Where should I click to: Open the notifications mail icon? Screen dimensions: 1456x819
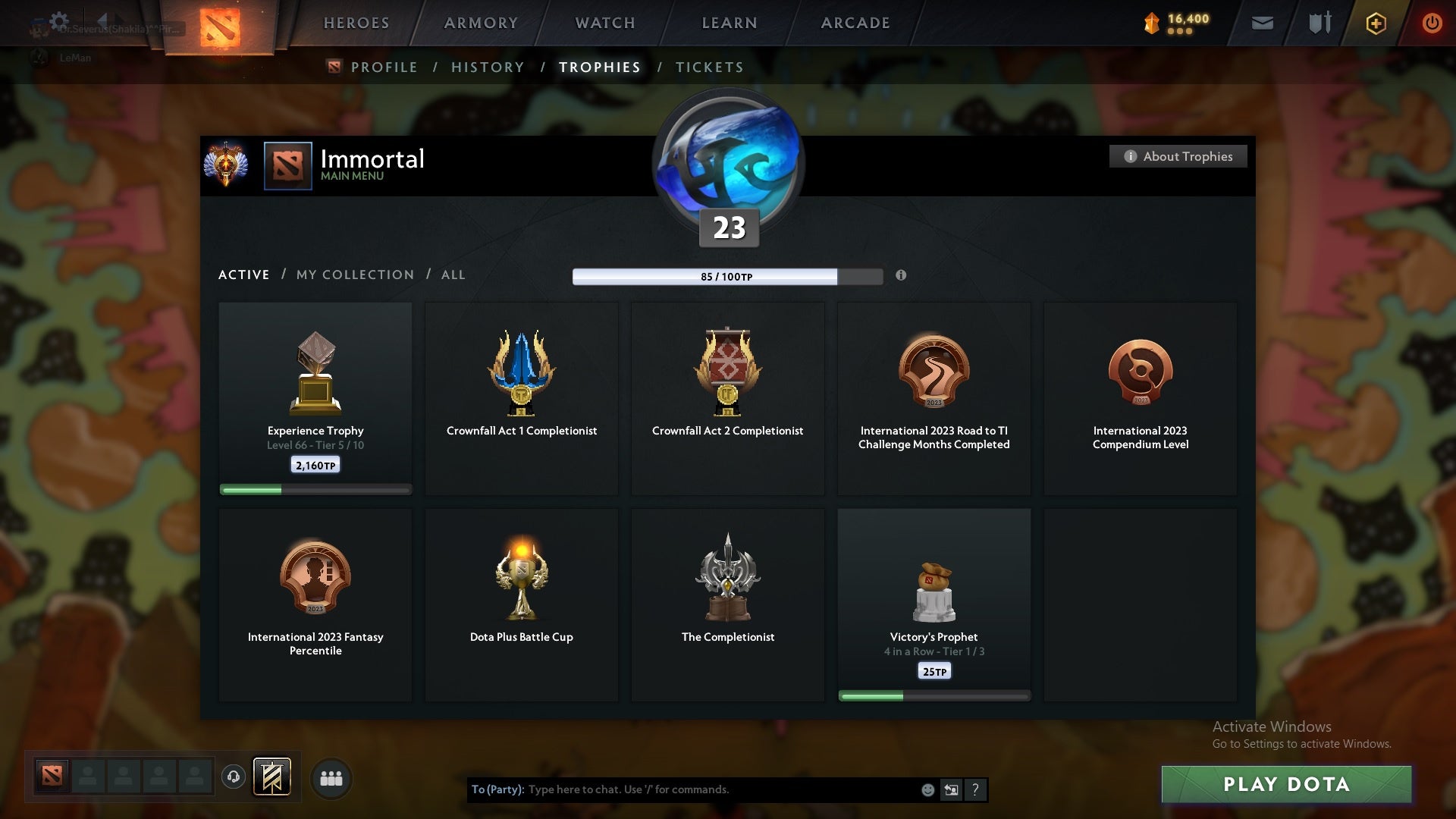tap(1262, 23)
